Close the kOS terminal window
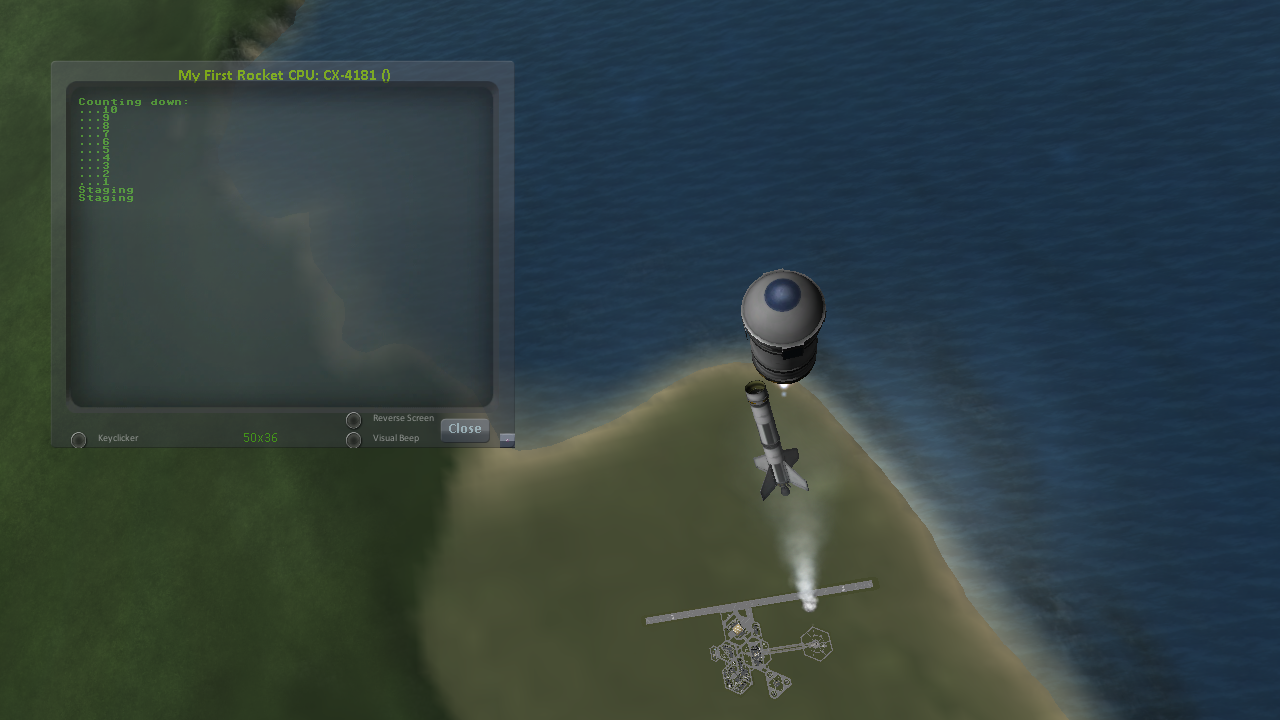 tap(465, 429)
